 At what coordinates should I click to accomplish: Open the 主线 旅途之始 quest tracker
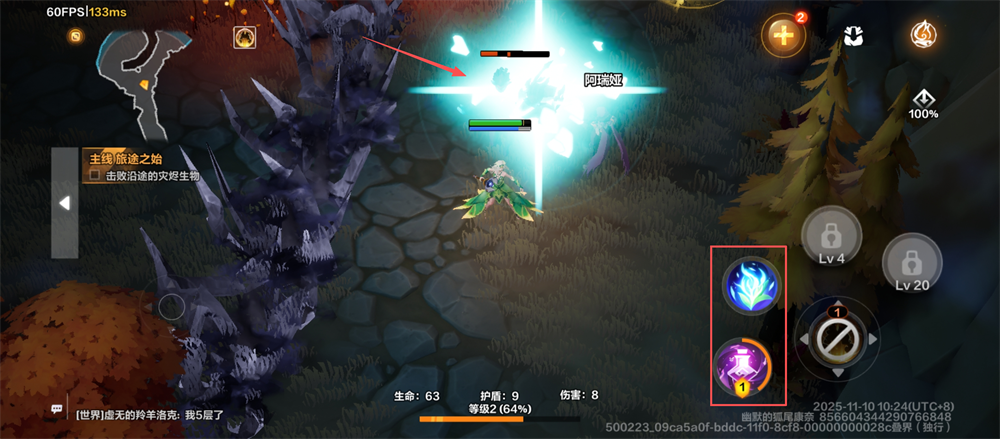click(x=140, y=166)
